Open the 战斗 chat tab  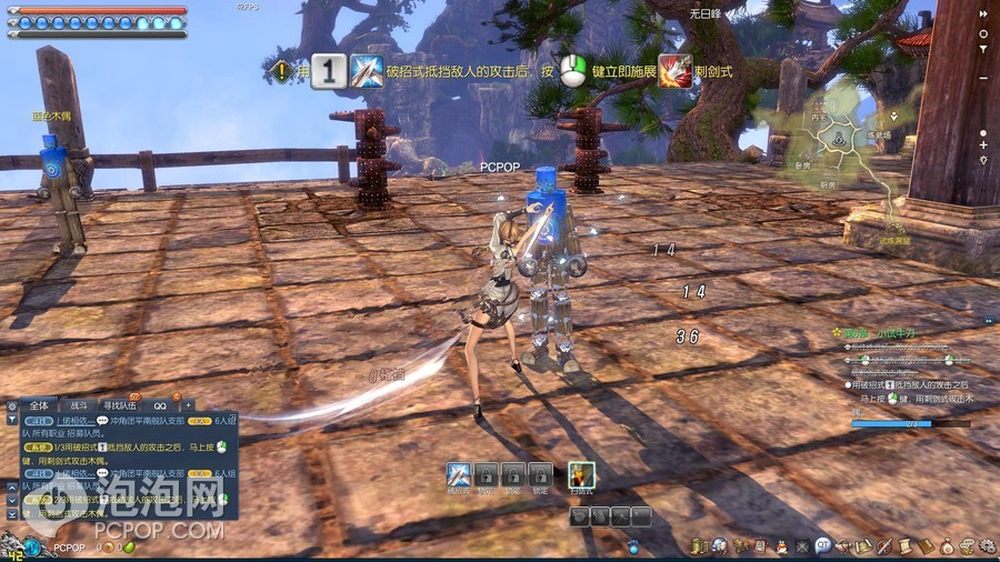pos(78,406)
